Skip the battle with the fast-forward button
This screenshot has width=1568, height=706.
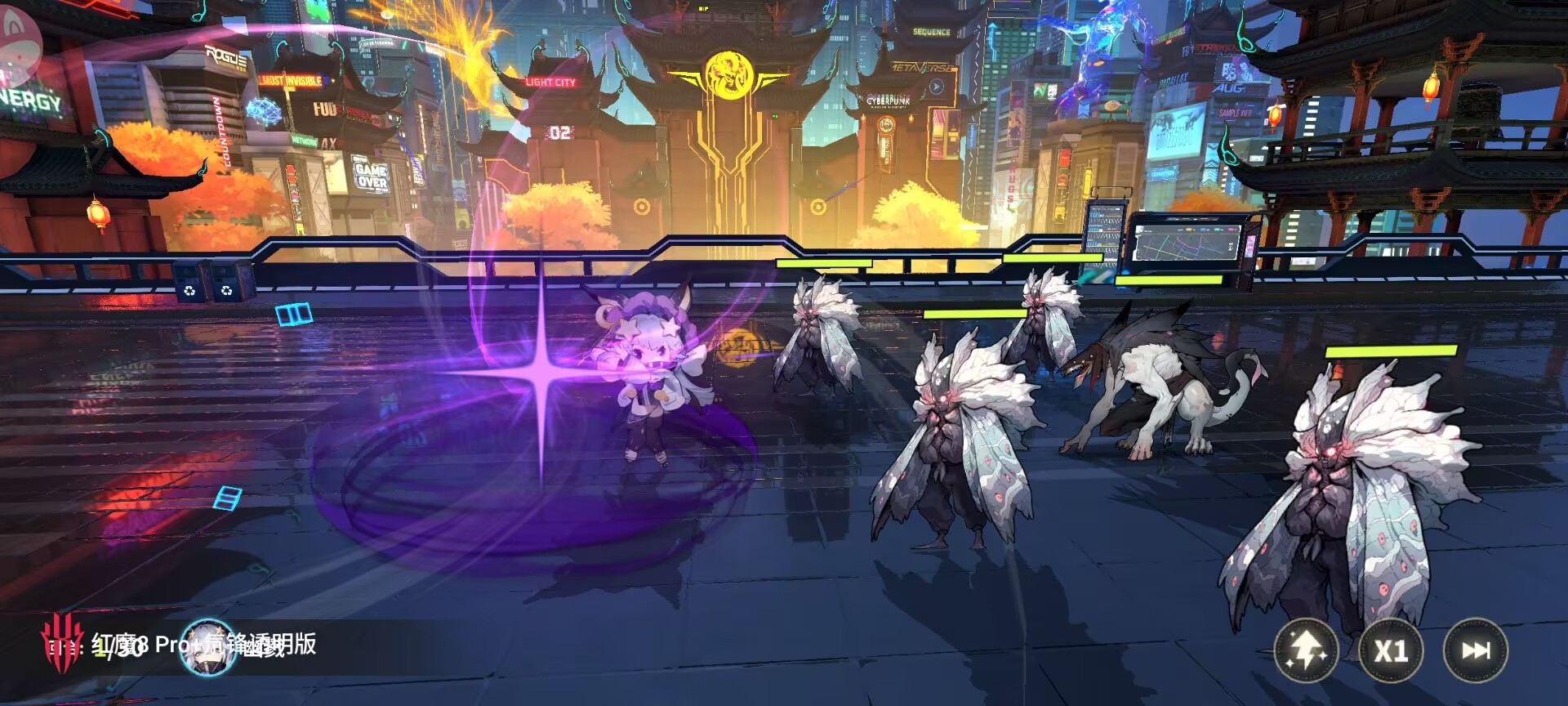[1475, 650]
